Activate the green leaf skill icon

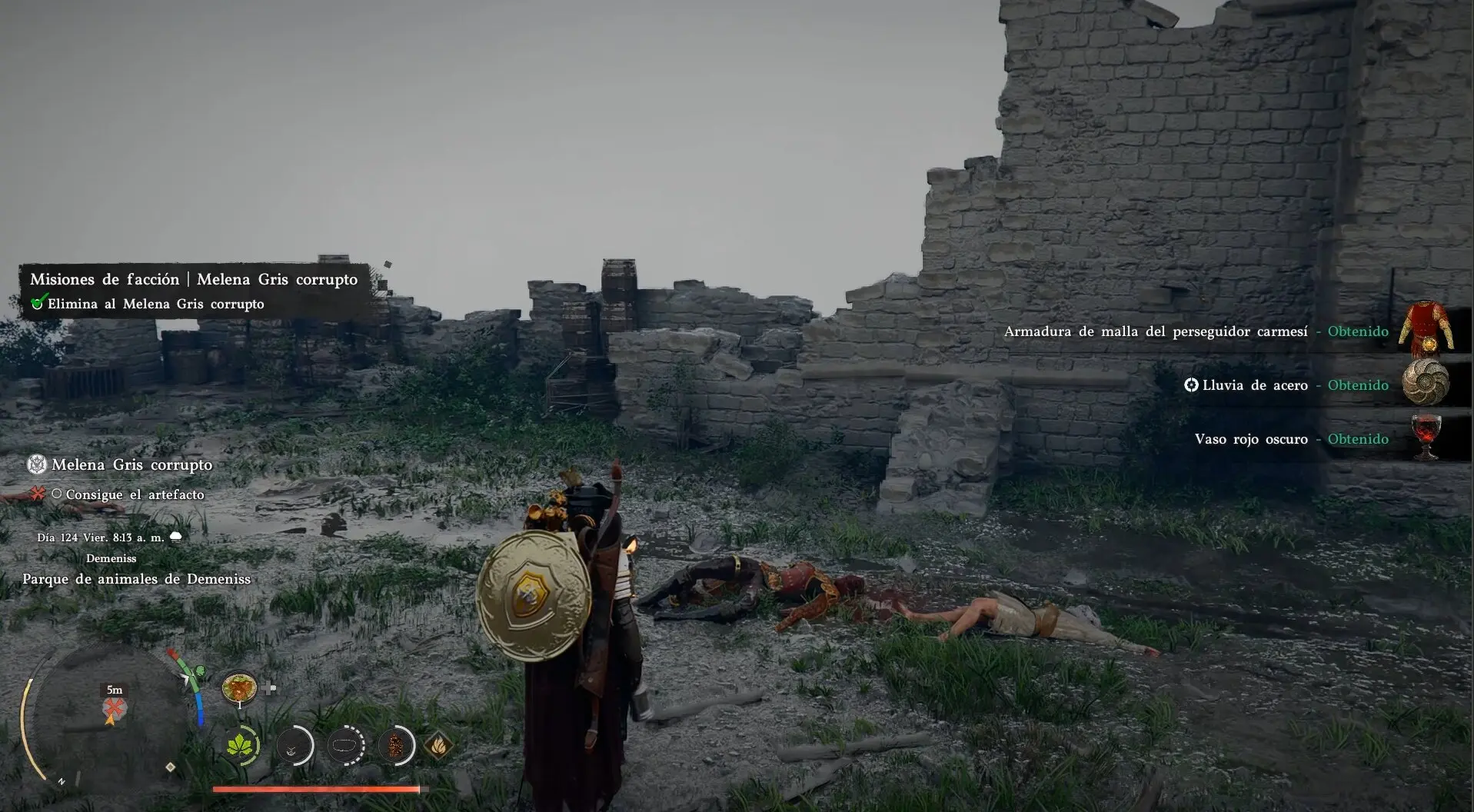[242, 745]
